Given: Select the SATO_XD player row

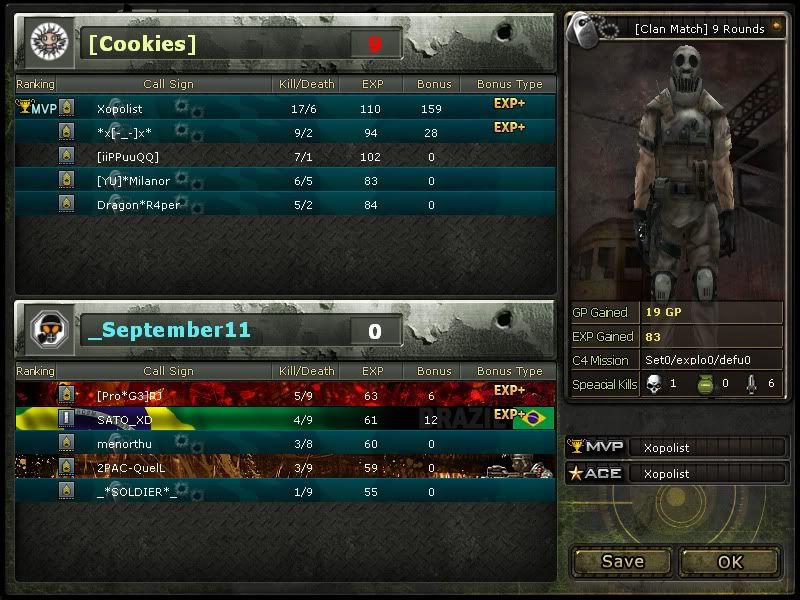Looking at the screenshot, I should point(286,420).
